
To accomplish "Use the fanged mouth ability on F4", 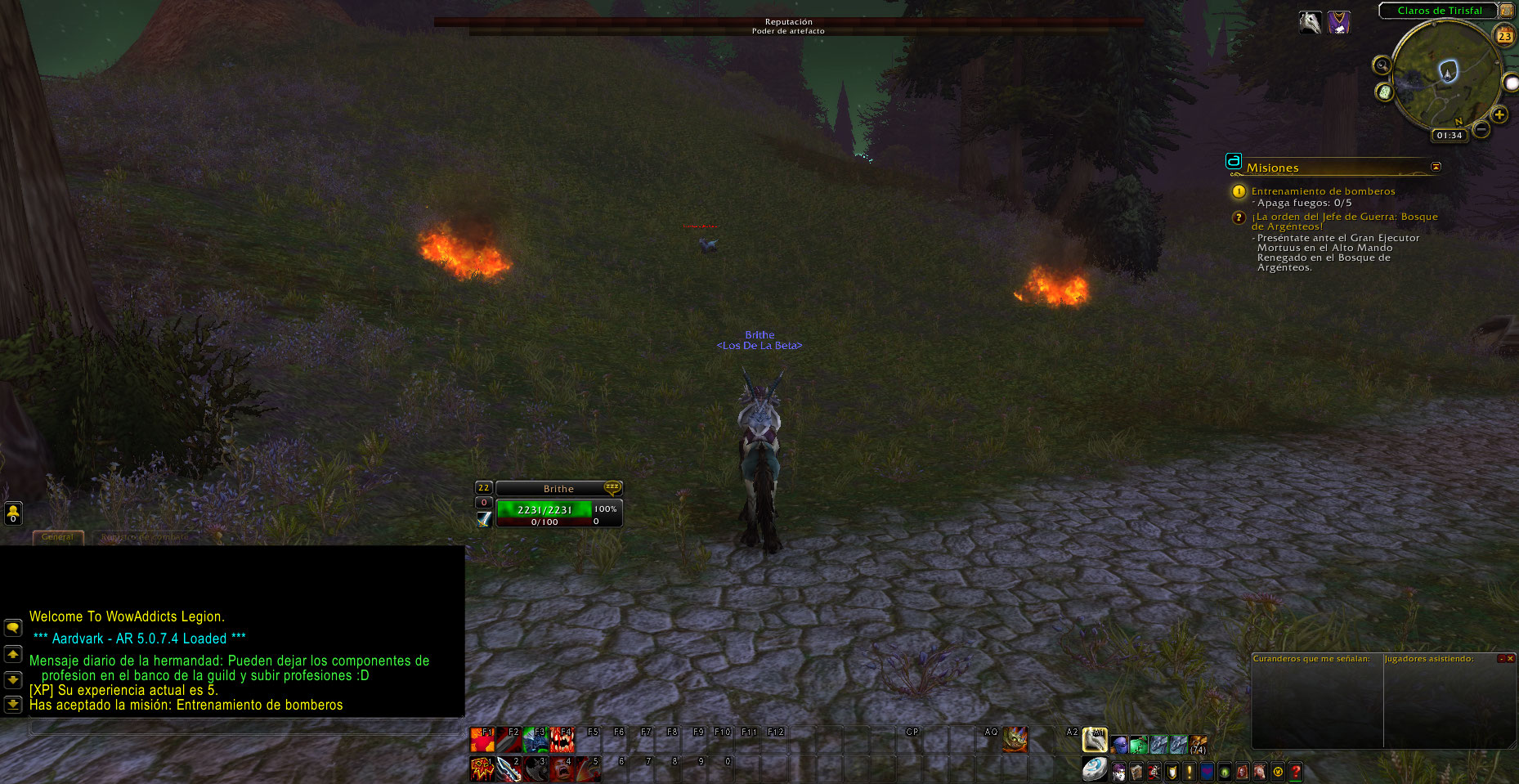I will pos(562,740).
